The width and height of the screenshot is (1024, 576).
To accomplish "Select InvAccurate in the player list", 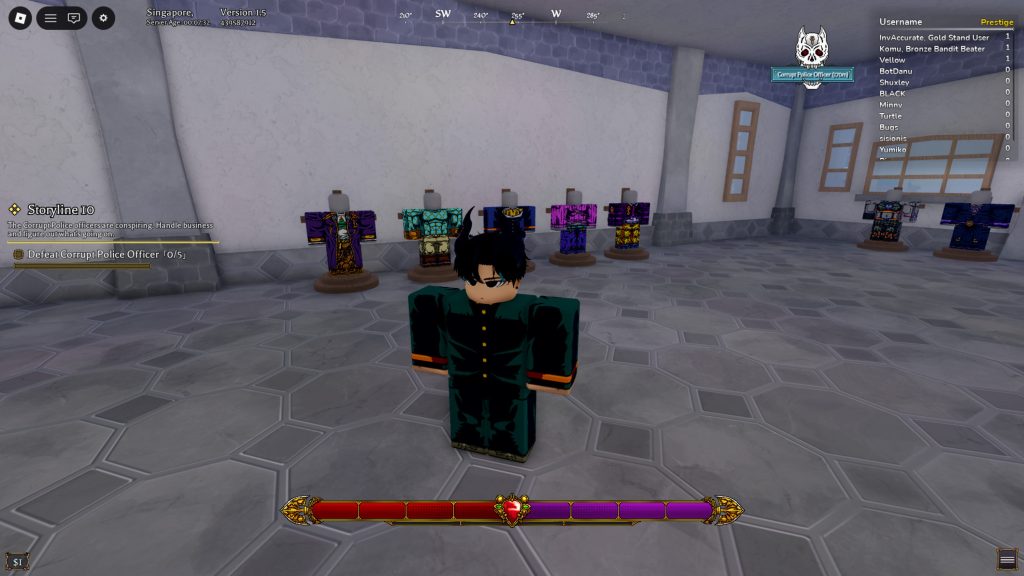I will coord(932,38).
